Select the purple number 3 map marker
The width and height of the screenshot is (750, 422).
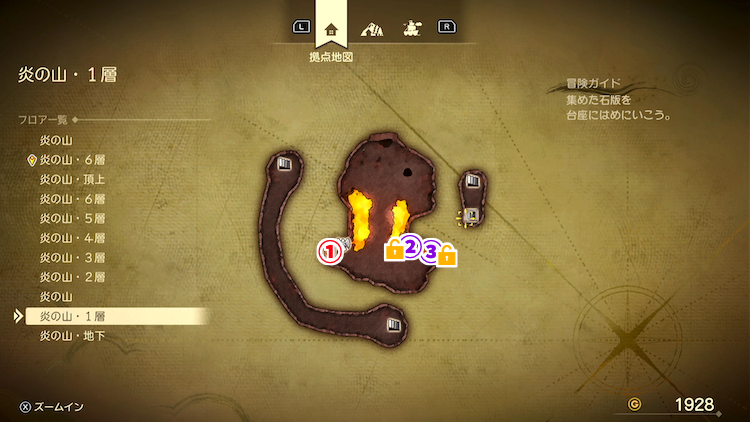click(x=431, y=251)
